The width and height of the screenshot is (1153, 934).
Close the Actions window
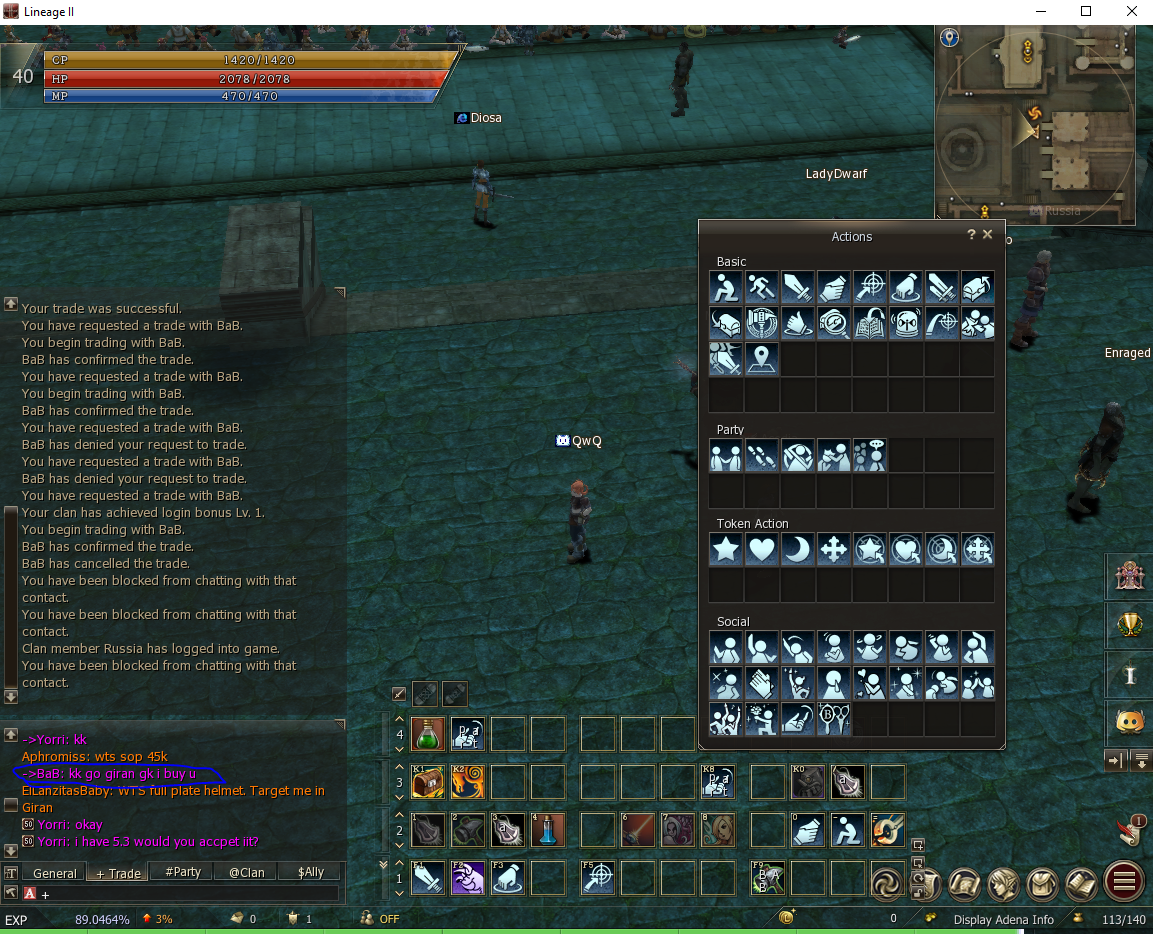click(x=988, y=235)
